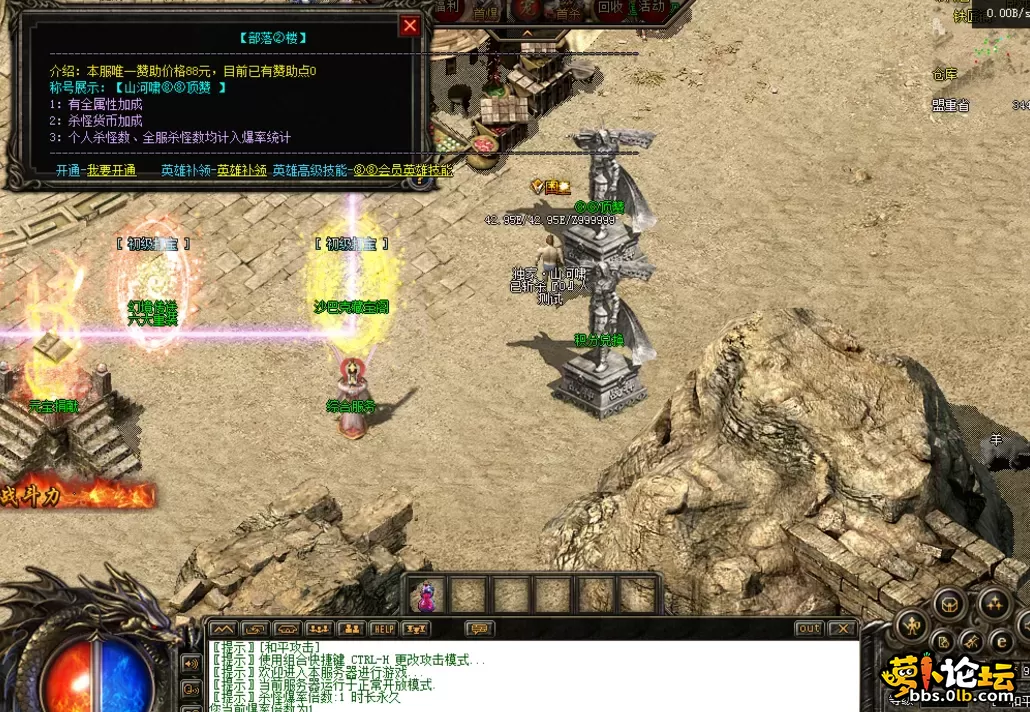Click the 'out' button above chat
The width and height of the screenshot is (1030, 712).
(x=809, y=629)
